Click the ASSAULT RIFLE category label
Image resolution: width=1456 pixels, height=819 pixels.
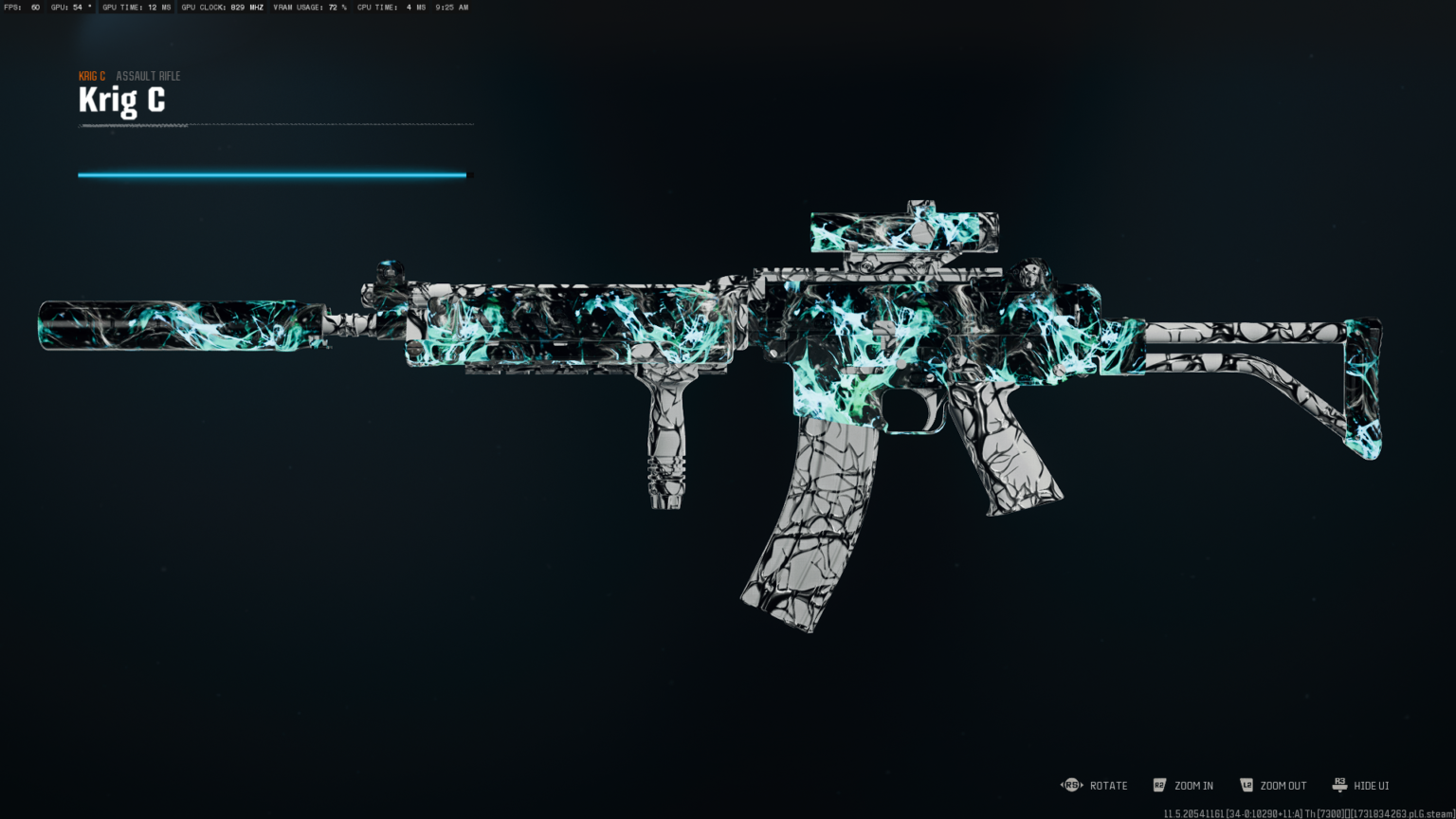click(x=147, y=76)
